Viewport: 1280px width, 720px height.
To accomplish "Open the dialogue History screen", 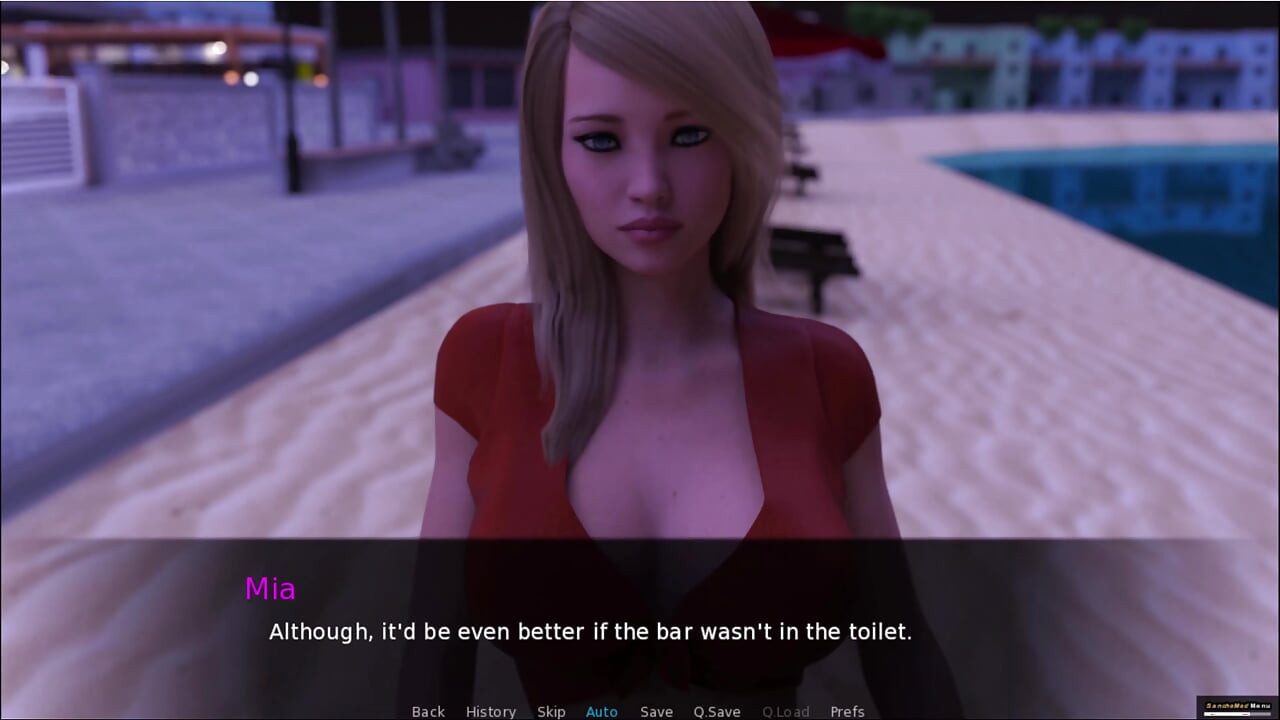I will [x=491, y=711].
